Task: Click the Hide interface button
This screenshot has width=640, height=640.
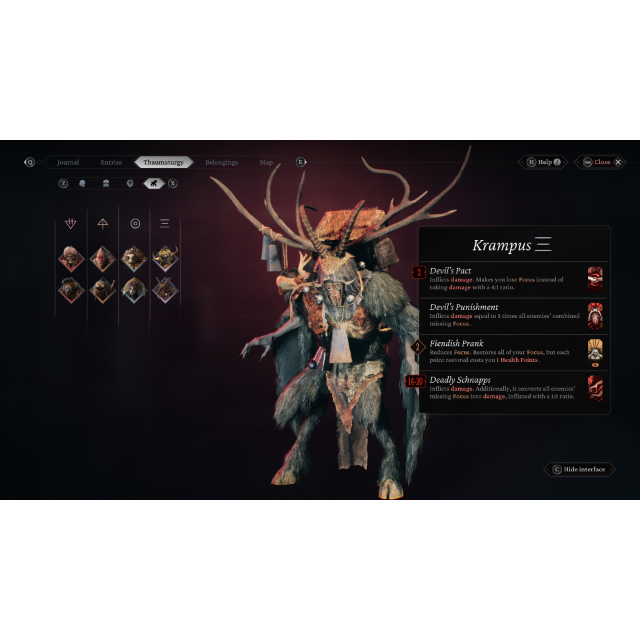Action: tap(579, 469)
